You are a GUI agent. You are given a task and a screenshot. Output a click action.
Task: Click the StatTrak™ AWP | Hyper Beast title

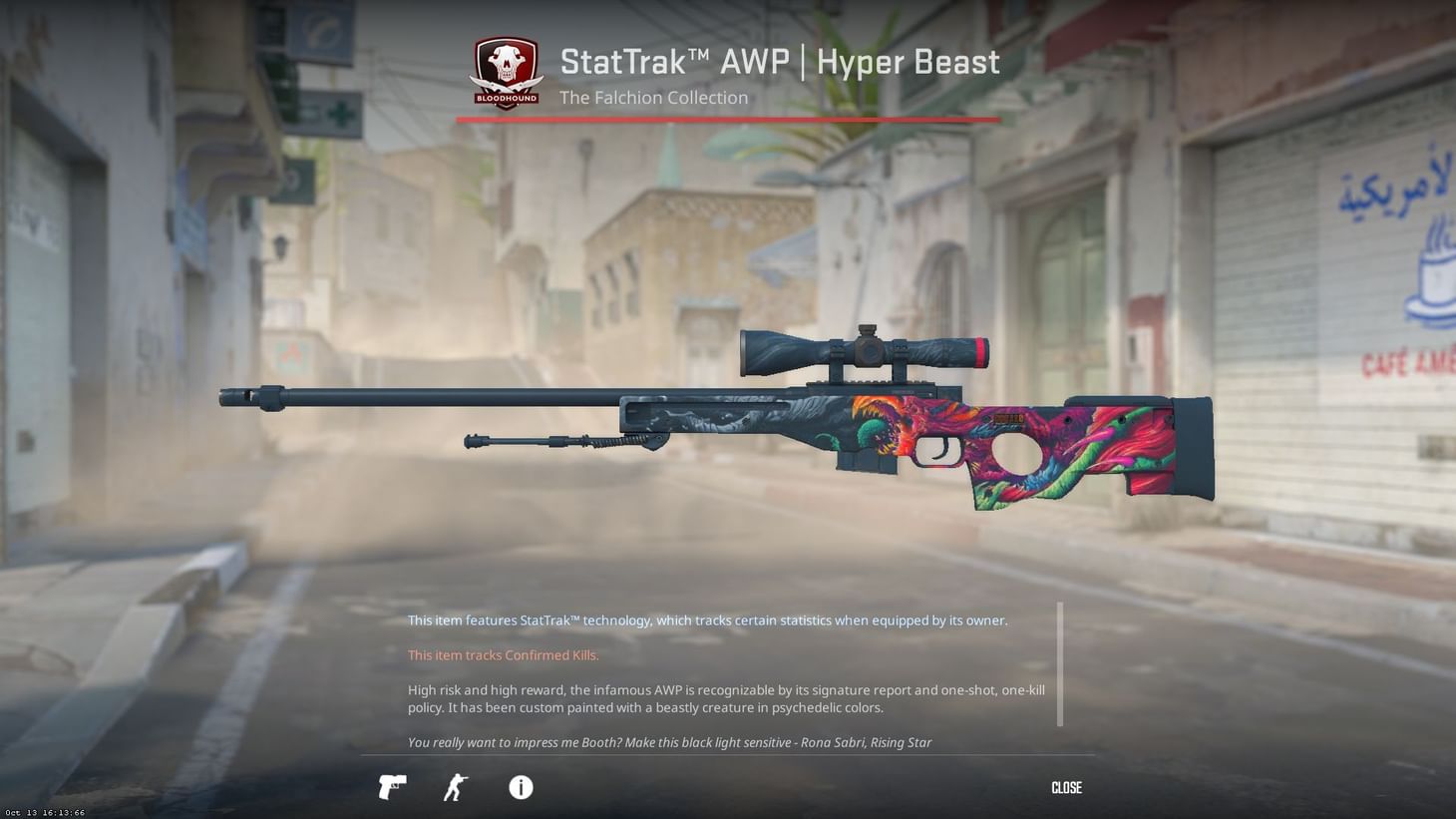[x=780, y=62]
